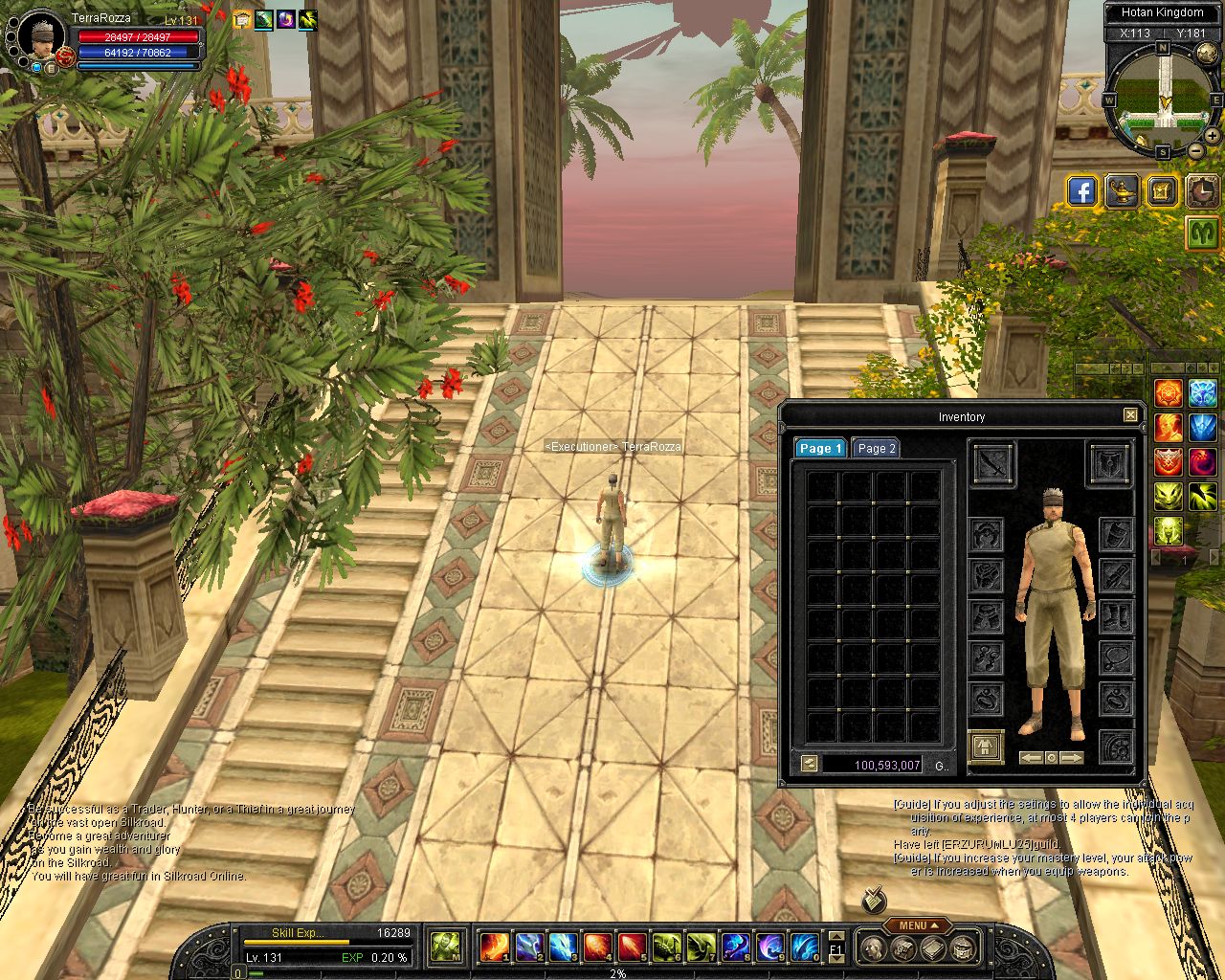This screenshot has height=980, width=1225.
Task: Select the Page 1 inventory tab
Action: point(820,448)
